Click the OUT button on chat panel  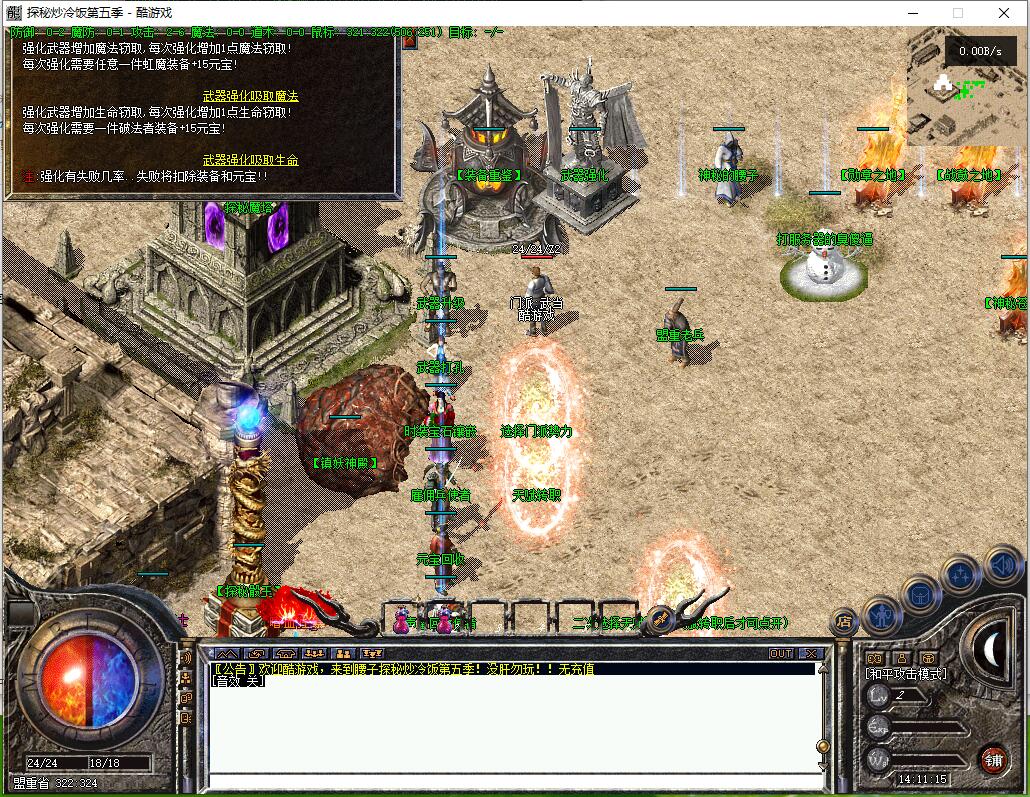point(781,653)
